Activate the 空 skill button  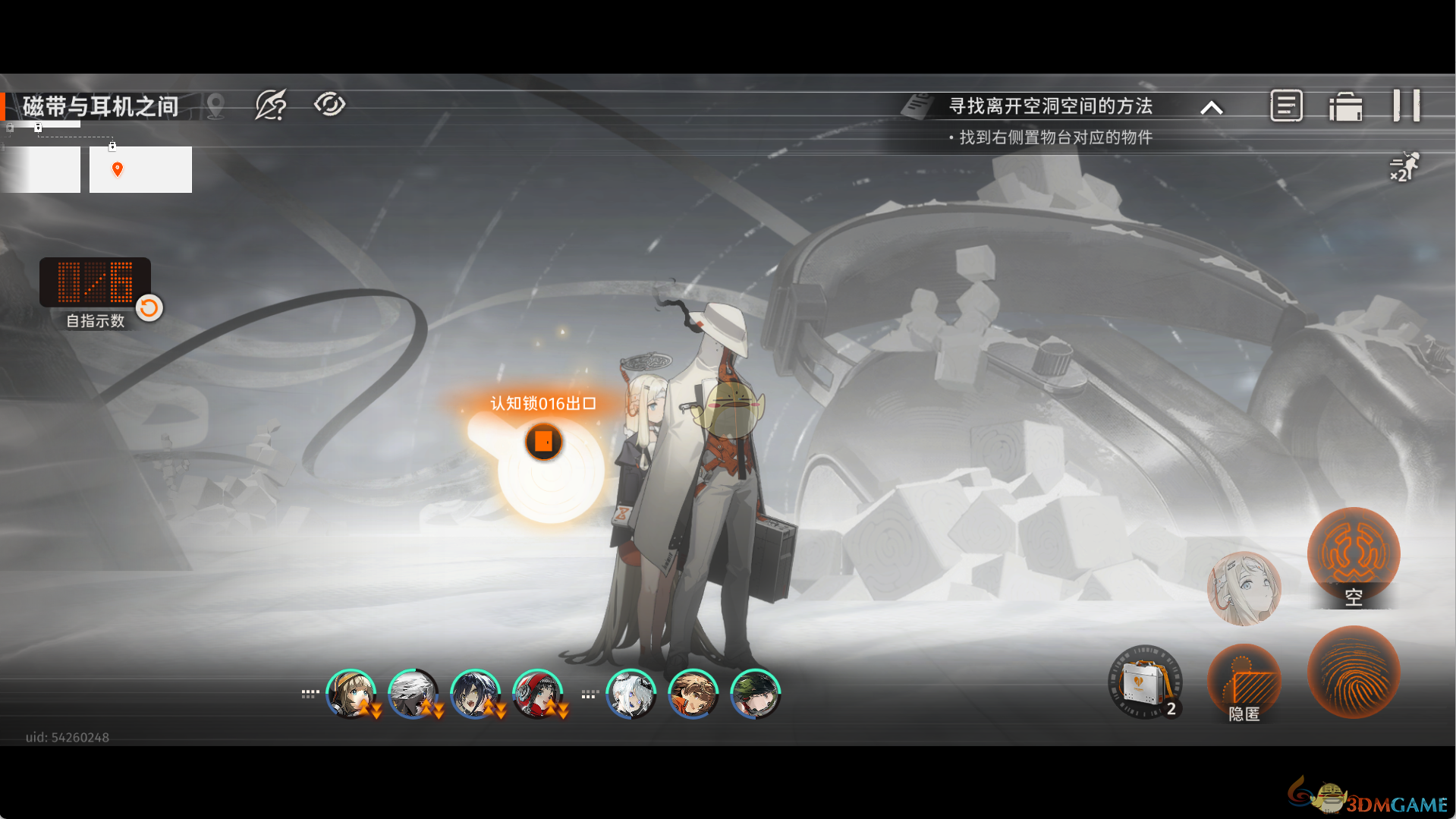click(x=1353, y=556)
